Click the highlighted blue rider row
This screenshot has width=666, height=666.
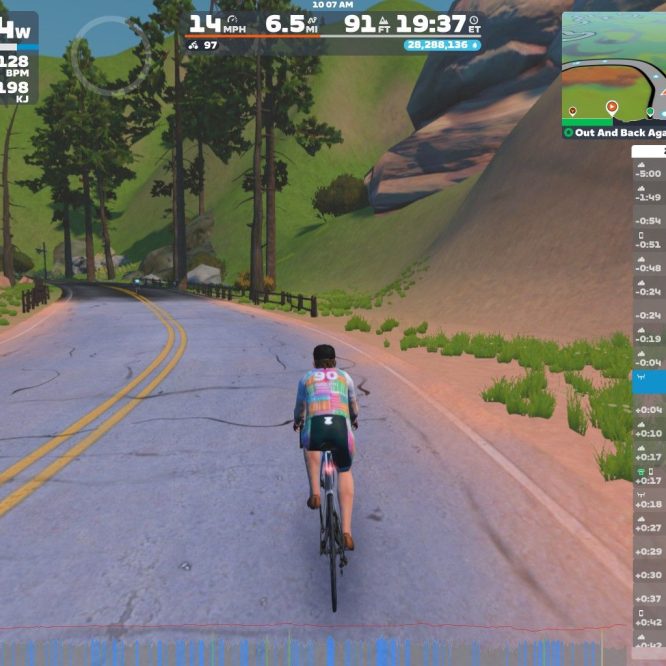coord(649,383)
